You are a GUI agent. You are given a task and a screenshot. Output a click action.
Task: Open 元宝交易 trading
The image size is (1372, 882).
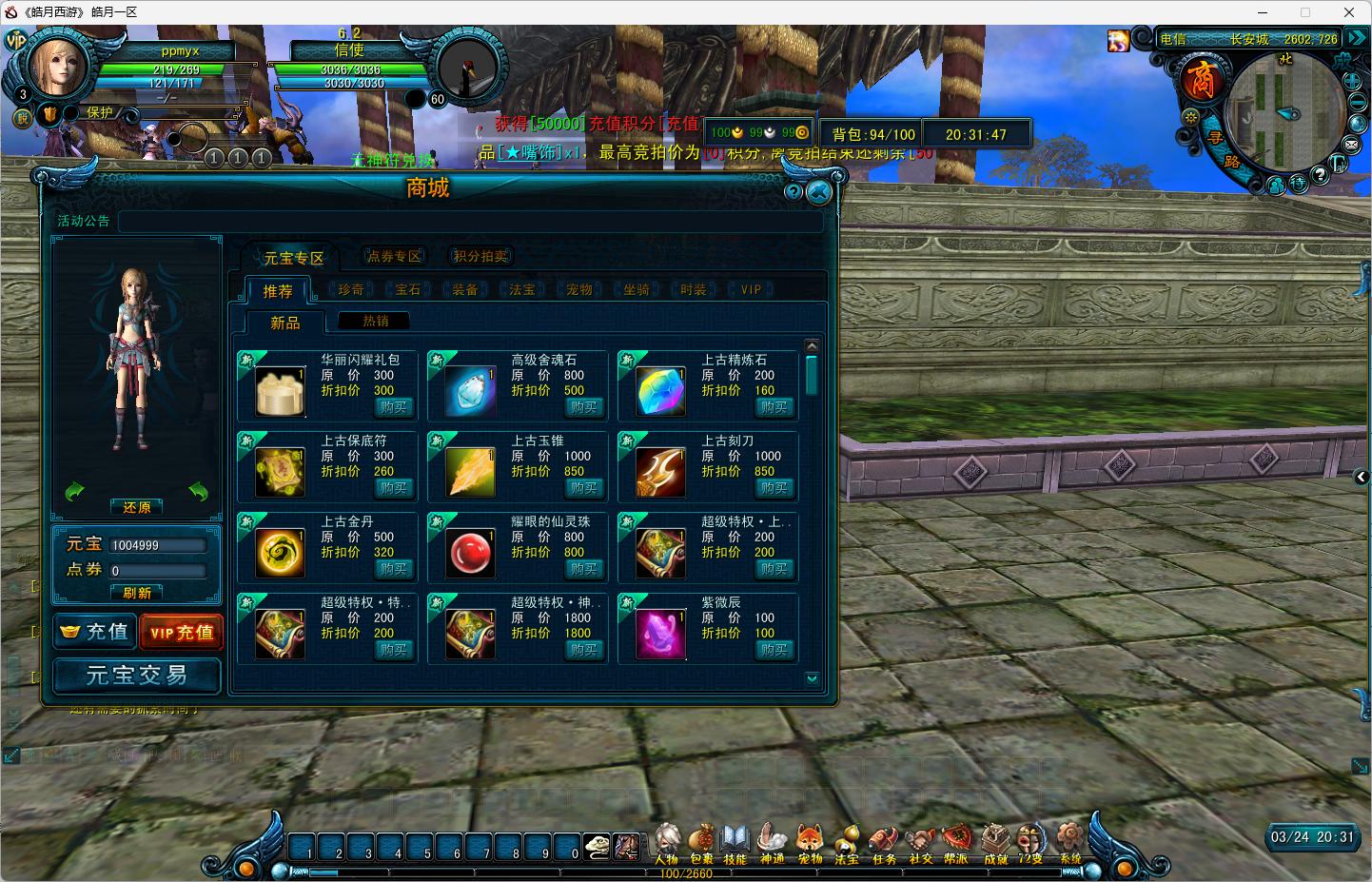point(137,676)
